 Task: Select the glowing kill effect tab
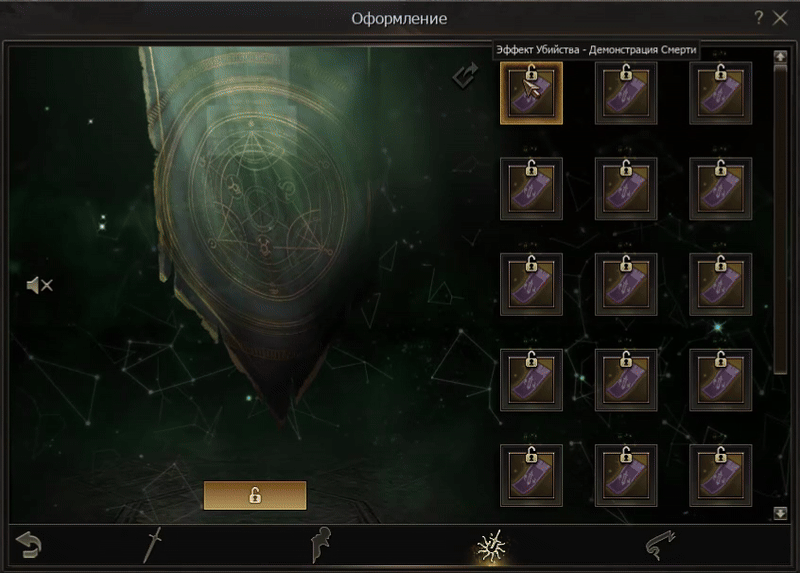491,545
